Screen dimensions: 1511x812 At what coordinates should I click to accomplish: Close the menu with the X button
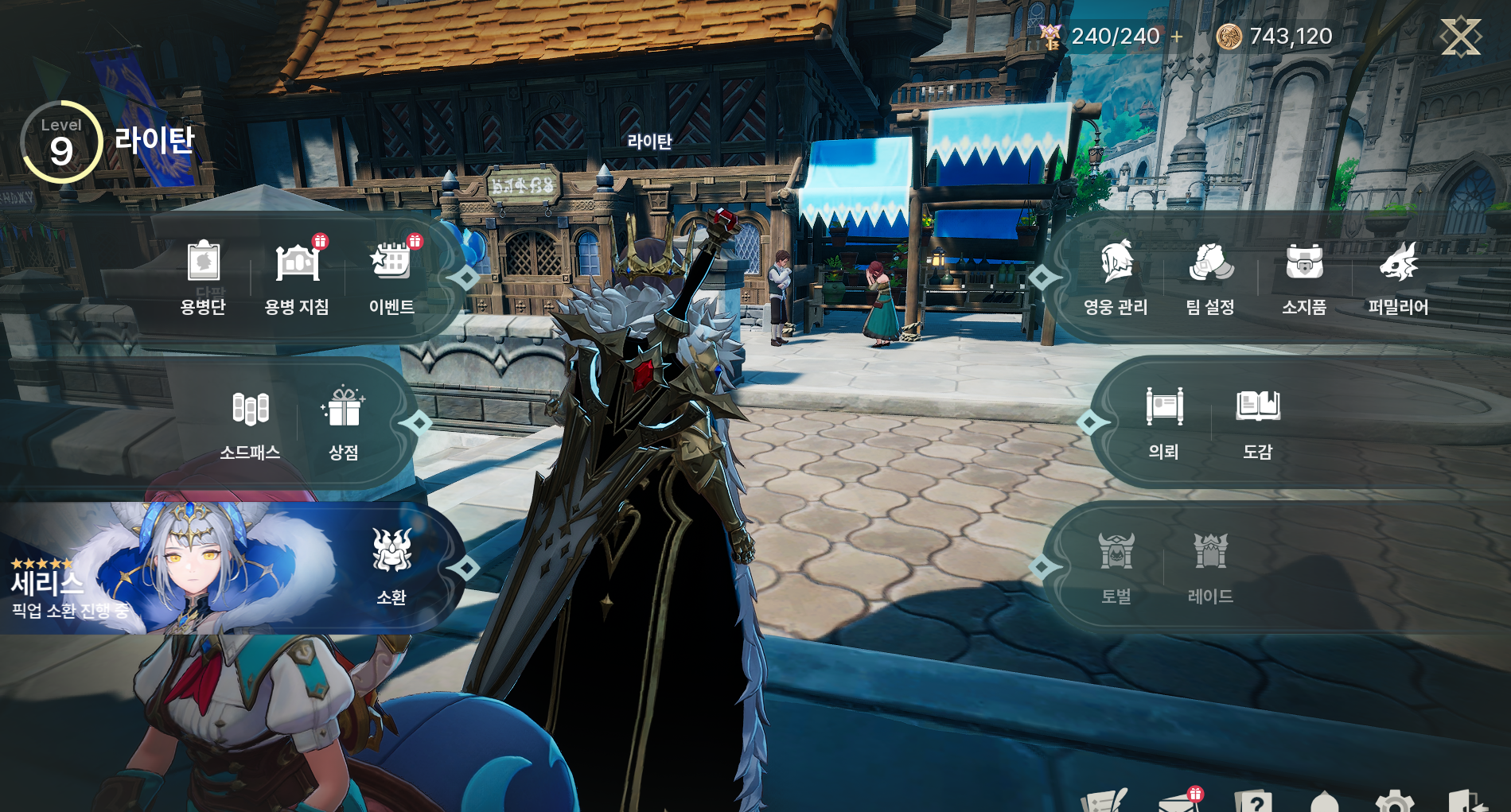[1461, 37]
